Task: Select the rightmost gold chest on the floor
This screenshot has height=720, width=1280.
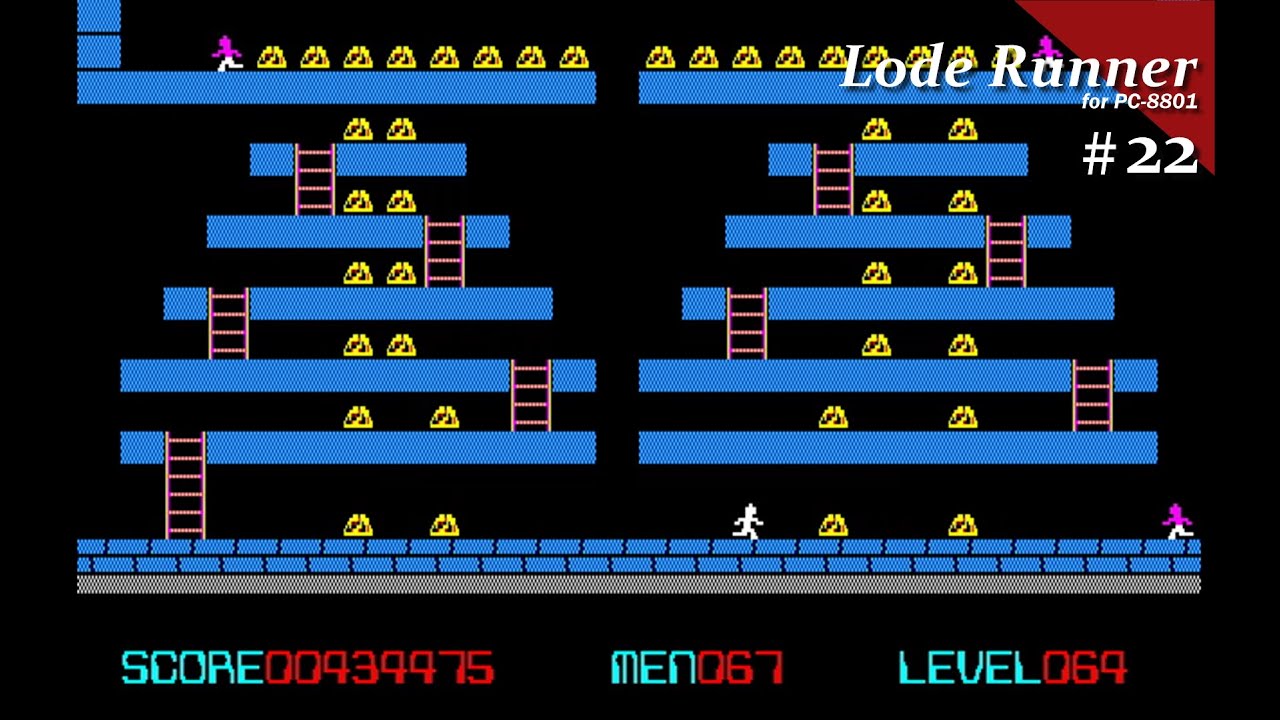Action: (962, 525)
